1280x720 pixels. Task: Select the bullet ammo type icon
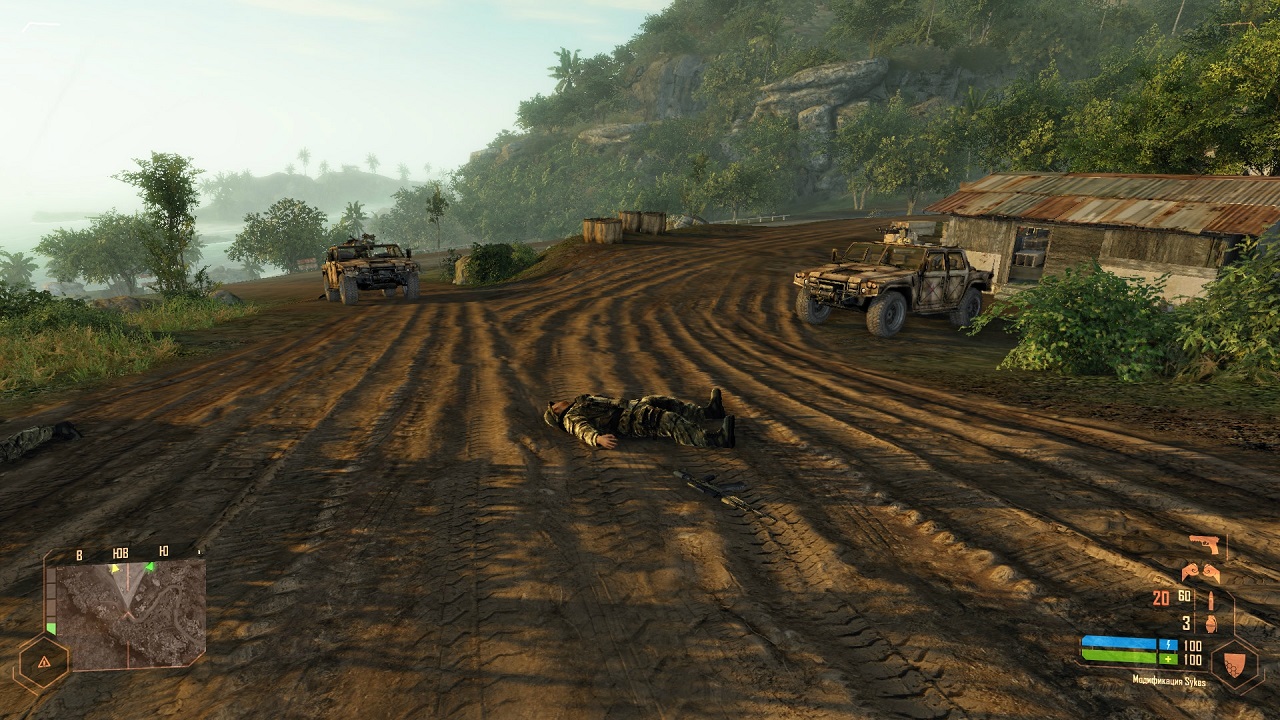coord(1209,599)
